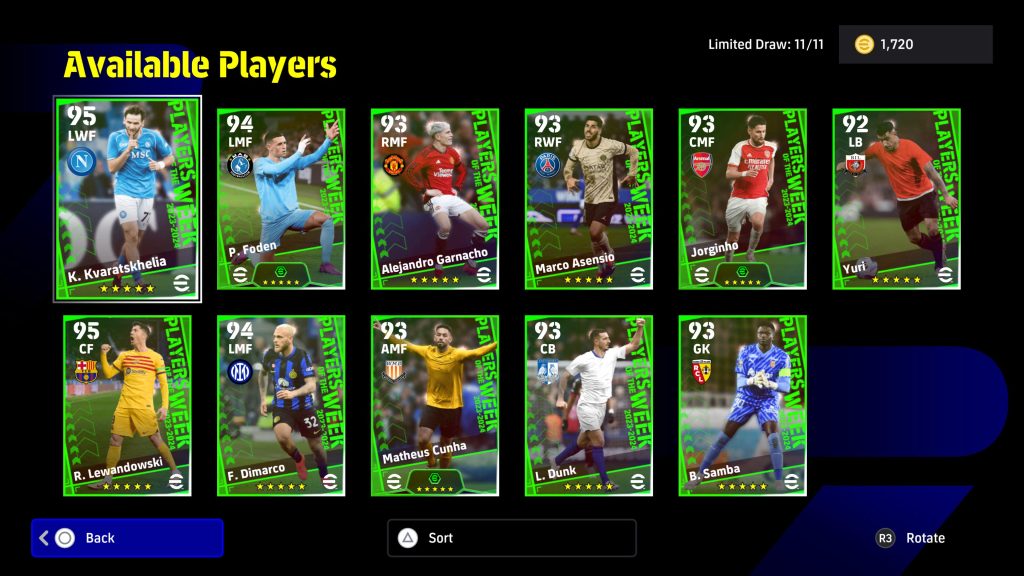Choose the B. Samba goalkeeper card
1024x576 pixels.
tap(743, 405)
